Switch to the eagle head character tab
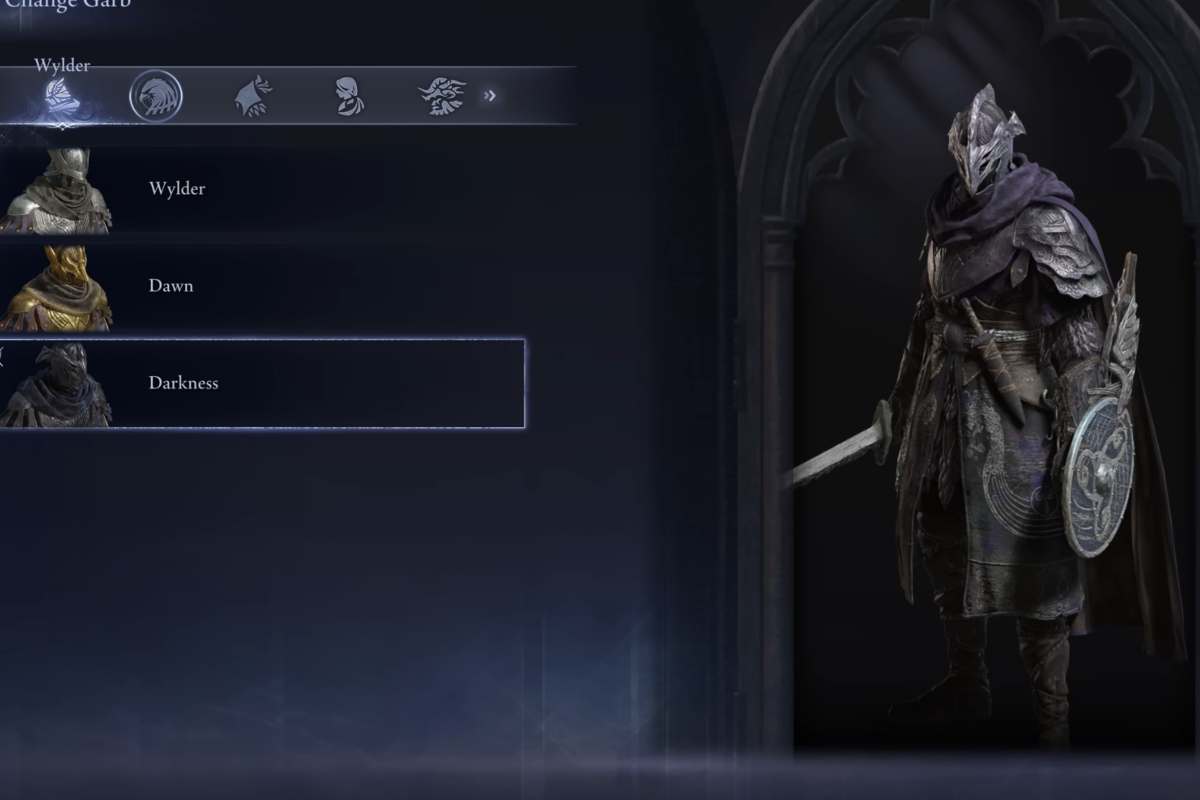The width and height of the screenshot is (1200, 800). coord(156,97)
